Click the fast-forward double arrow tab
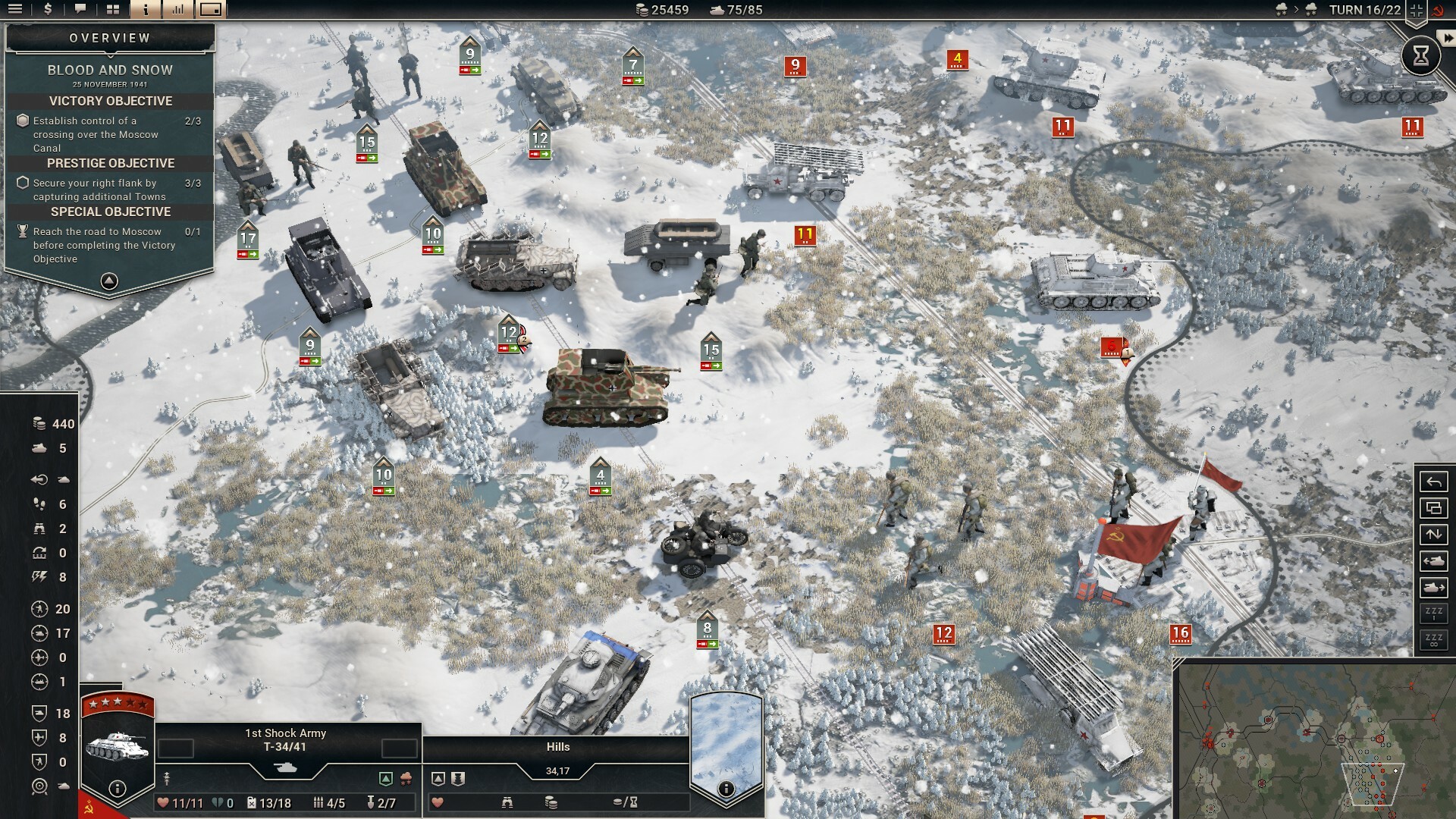The image size is (1456, 819). point(1448,38)
